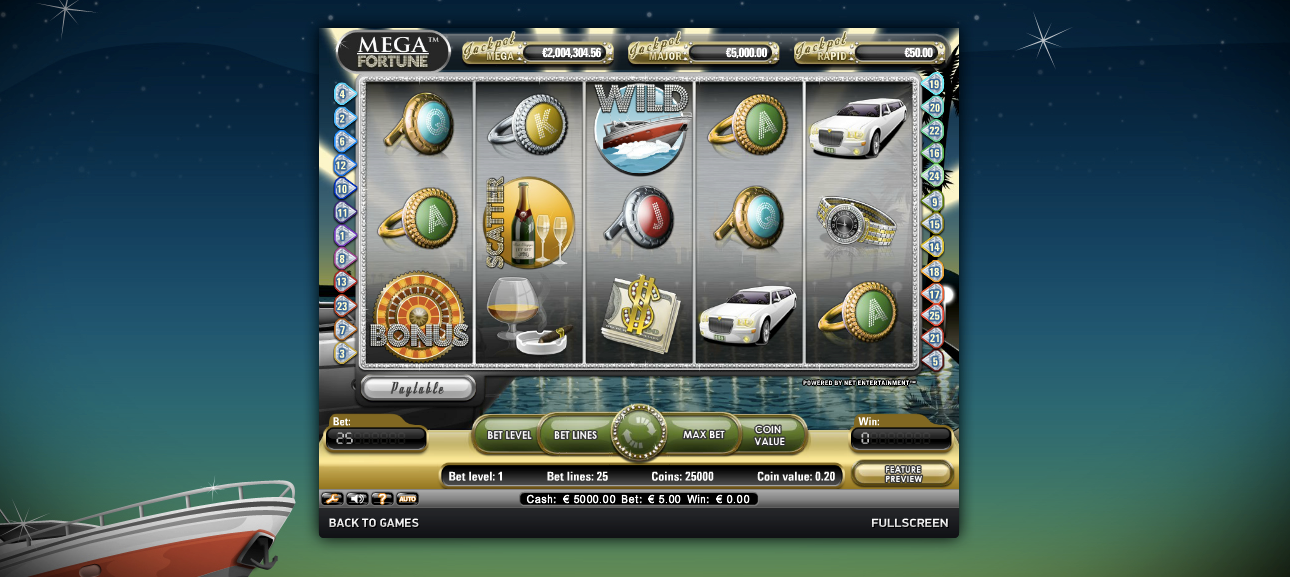The height and width of the screenshot is (577, 1290).
Task: Adjust the Coin Value
Action: pos(769,435)
